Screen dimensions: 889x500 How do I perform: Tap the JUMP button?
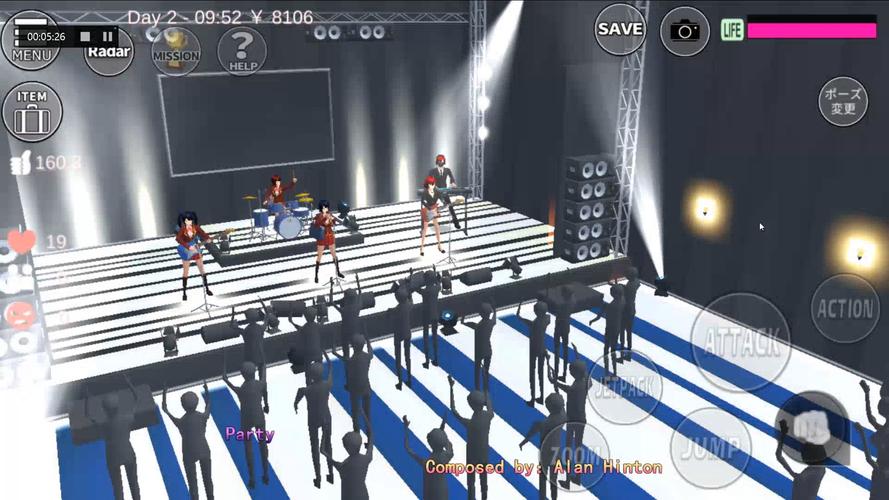tap(710, 447)
